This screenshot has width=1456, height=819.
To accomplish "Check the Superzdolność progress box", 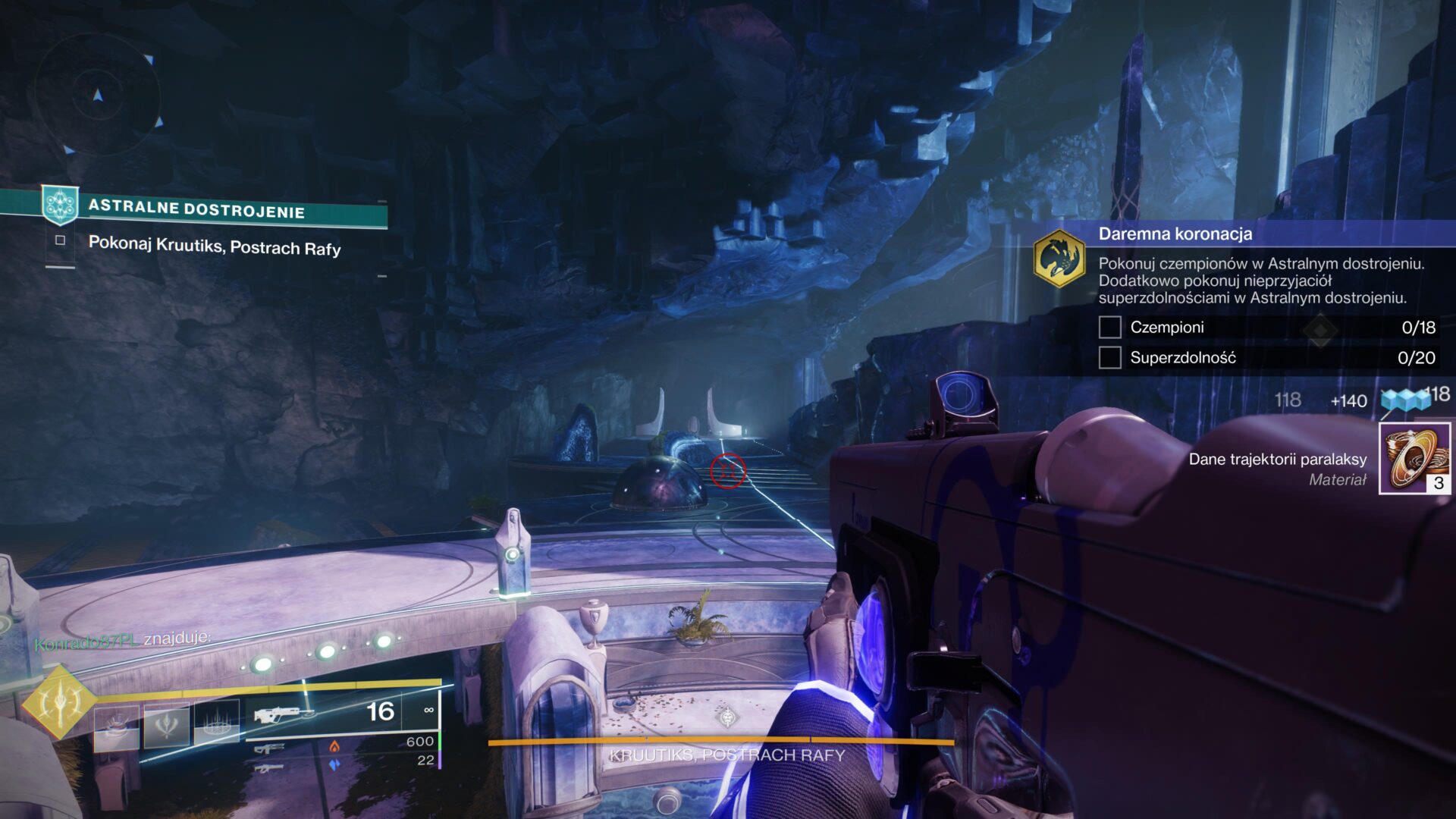I will 1109,357.
